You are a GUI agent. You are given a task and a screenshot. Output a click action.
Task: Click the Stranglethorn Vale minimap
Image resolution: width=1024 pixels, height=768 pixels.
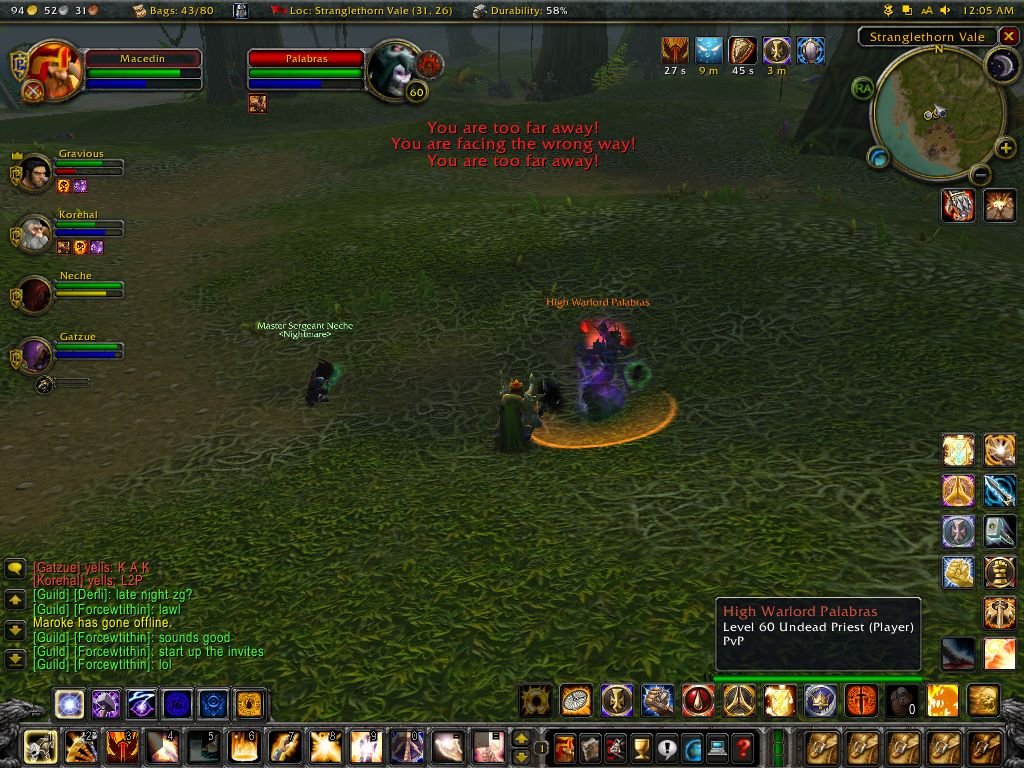click(x=938, y=112)
